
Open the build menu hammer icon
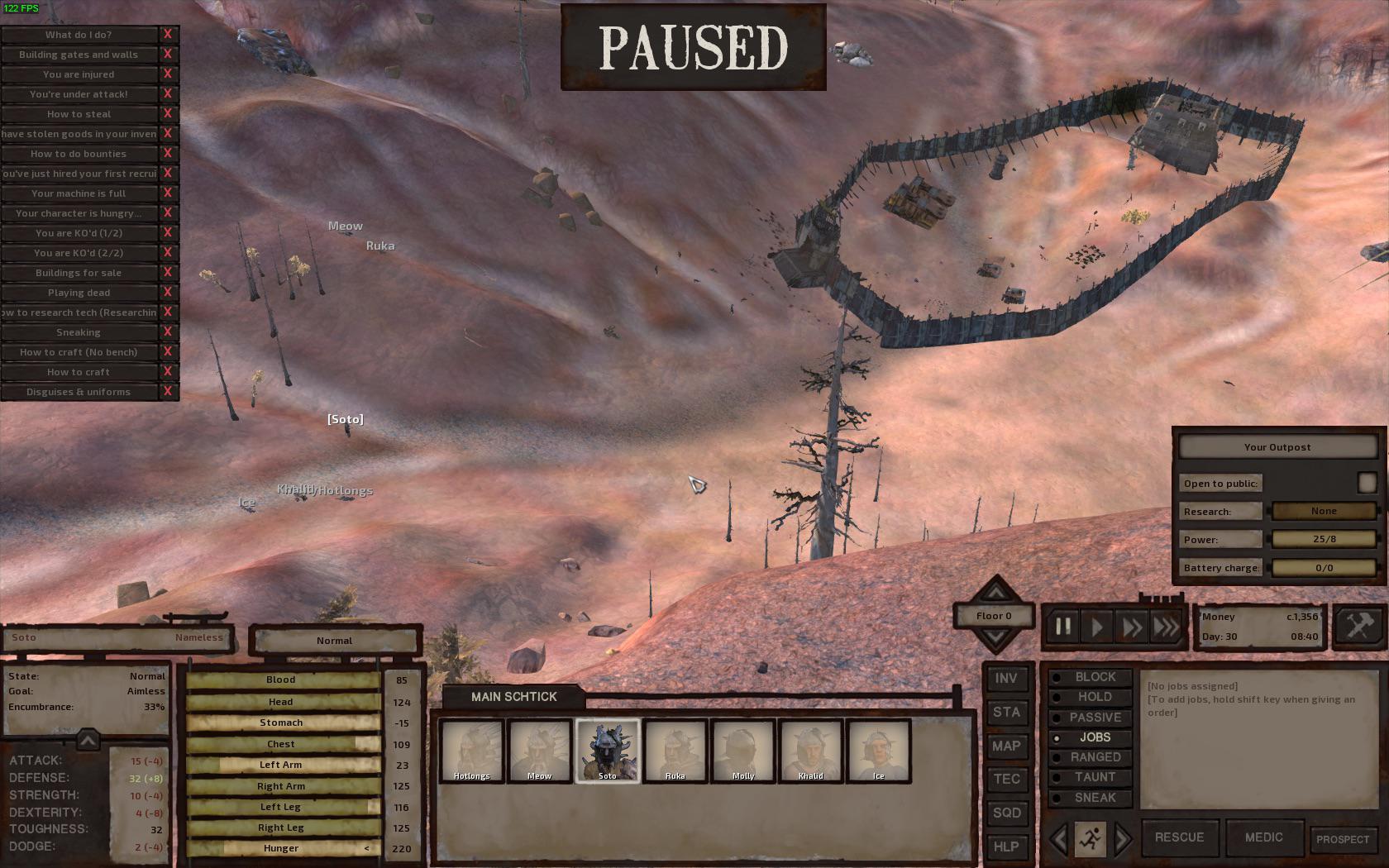tap(1358, 626)
